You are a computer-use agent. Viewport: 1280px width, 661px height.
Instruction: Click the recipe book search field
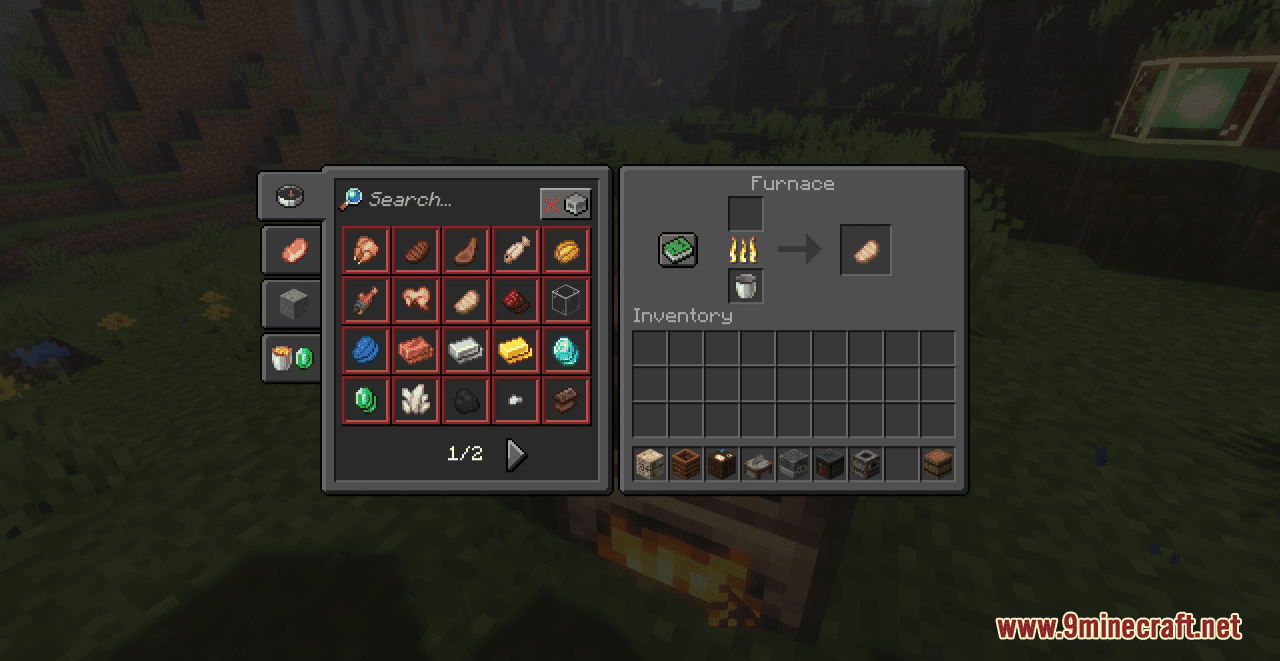click(440, 200)
